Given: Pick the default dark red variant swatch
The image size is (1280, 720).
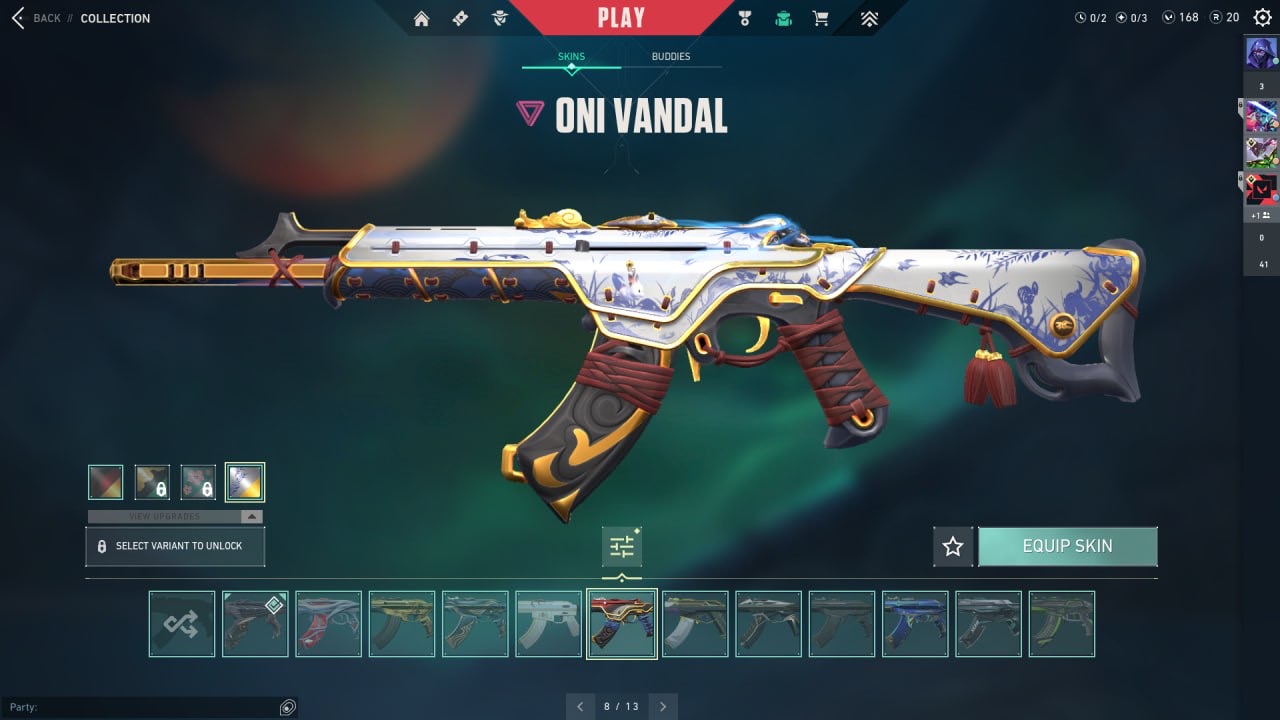Looking at the screenshot, I should 106,482.
